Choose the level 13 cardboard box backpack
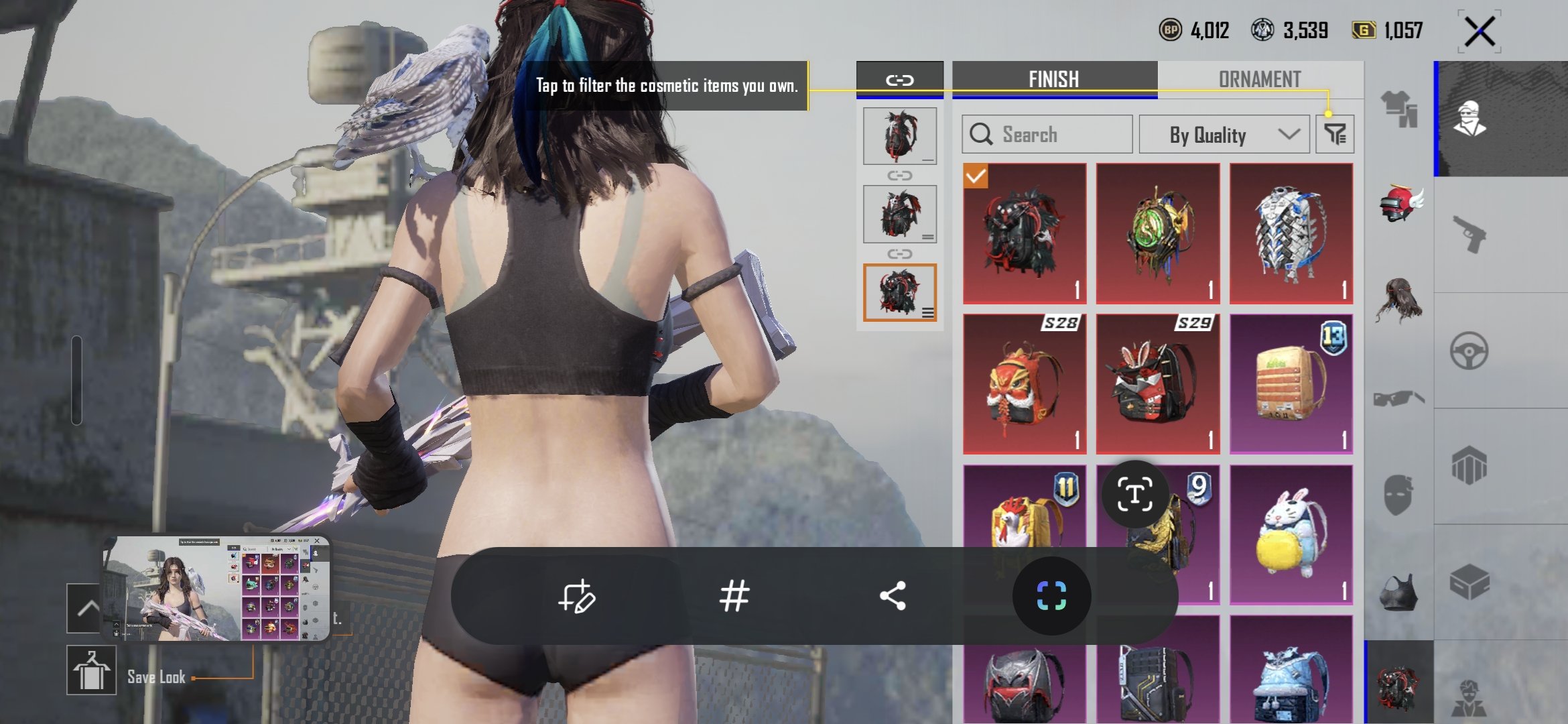The image size is (1568, 724). click(1291, 384)
